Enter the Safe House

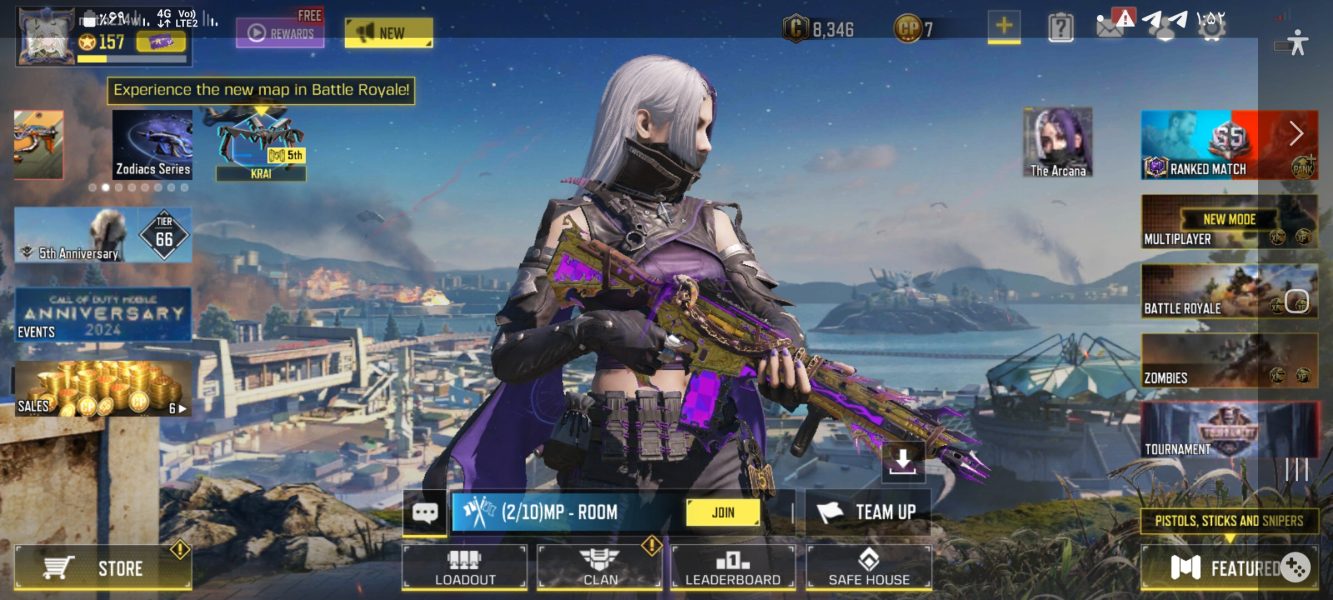click(869, 567)
